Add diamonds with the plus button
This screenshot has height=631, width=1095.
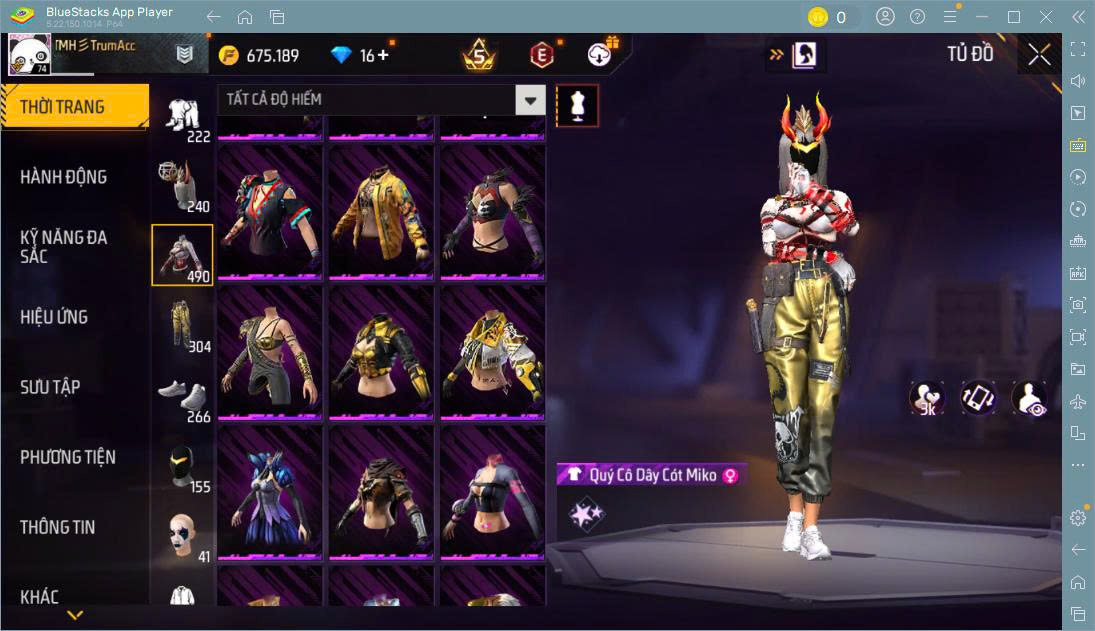pos(382,55)
